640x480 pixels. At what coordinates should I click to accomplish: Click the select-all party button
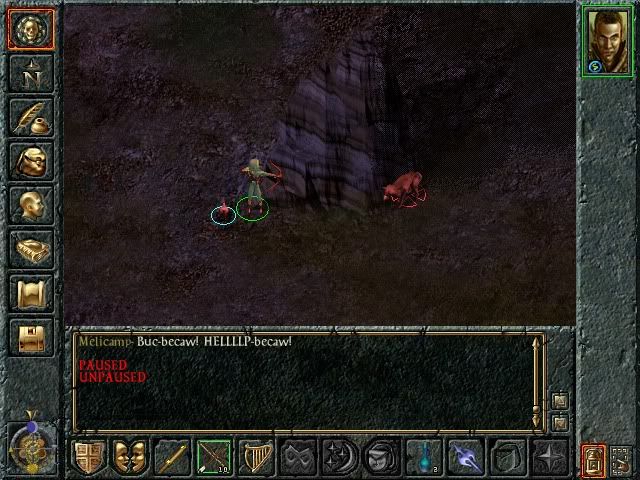pyautogui.click(x=621, y=460)
